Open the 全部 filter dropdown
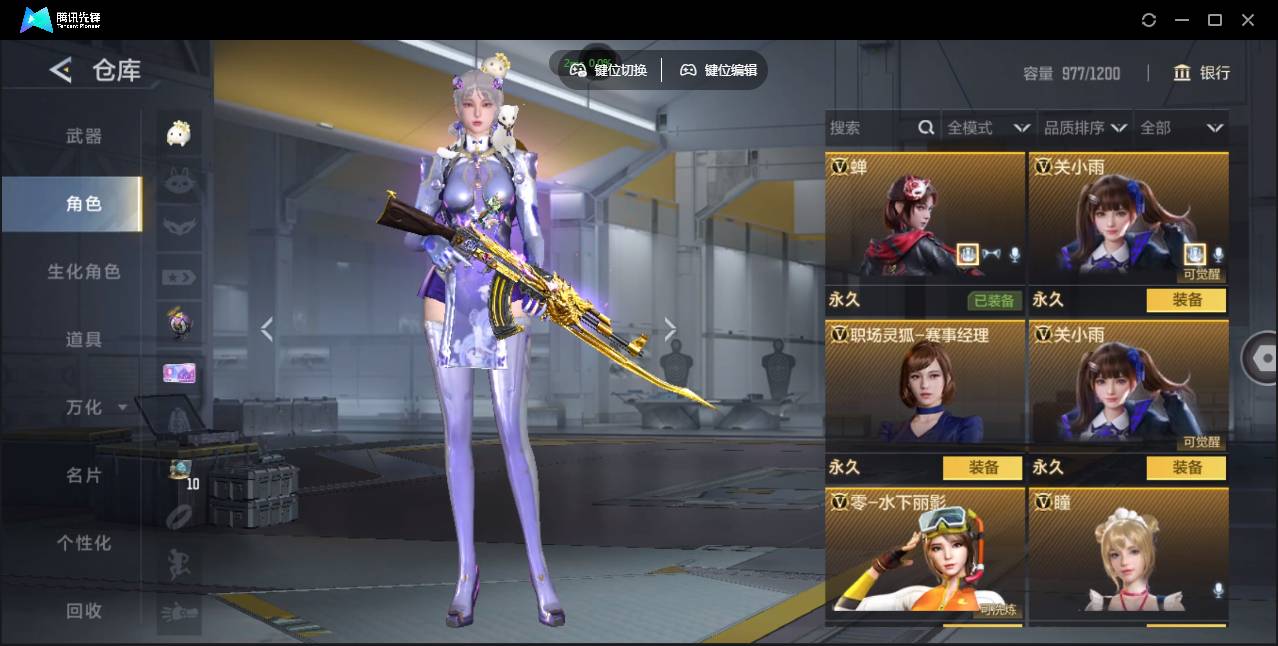 pos(1182,128)
